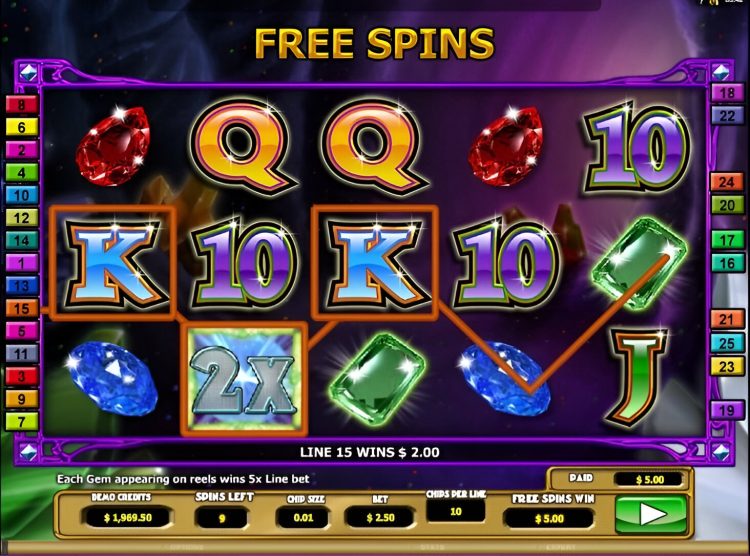Viewport: 750px width, 556px height.
Task: Choose payline 18 marker
Action: (x=724, y=93)
